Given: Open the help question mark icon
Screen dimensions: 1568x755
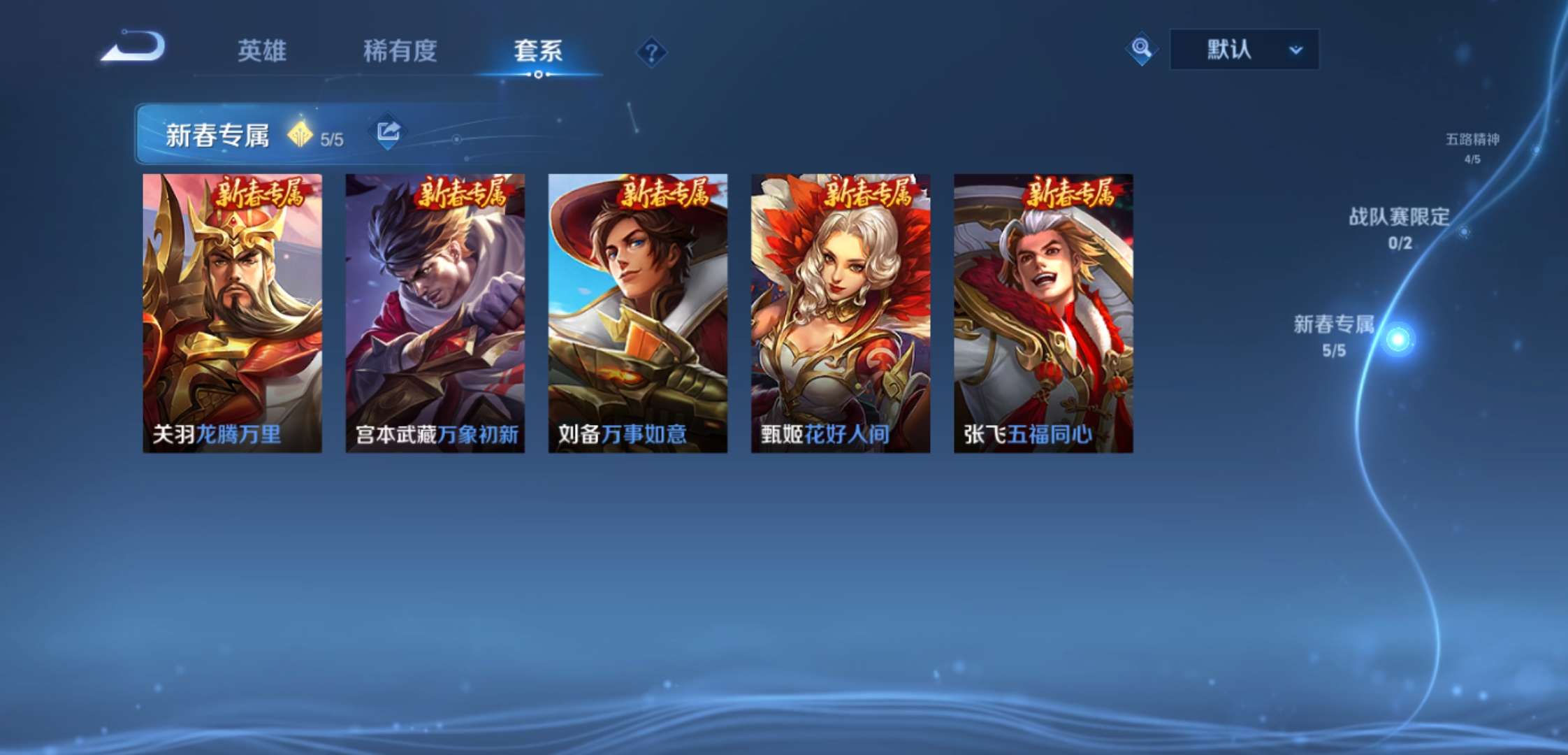Looking at the screenshot, I should 653,50.
